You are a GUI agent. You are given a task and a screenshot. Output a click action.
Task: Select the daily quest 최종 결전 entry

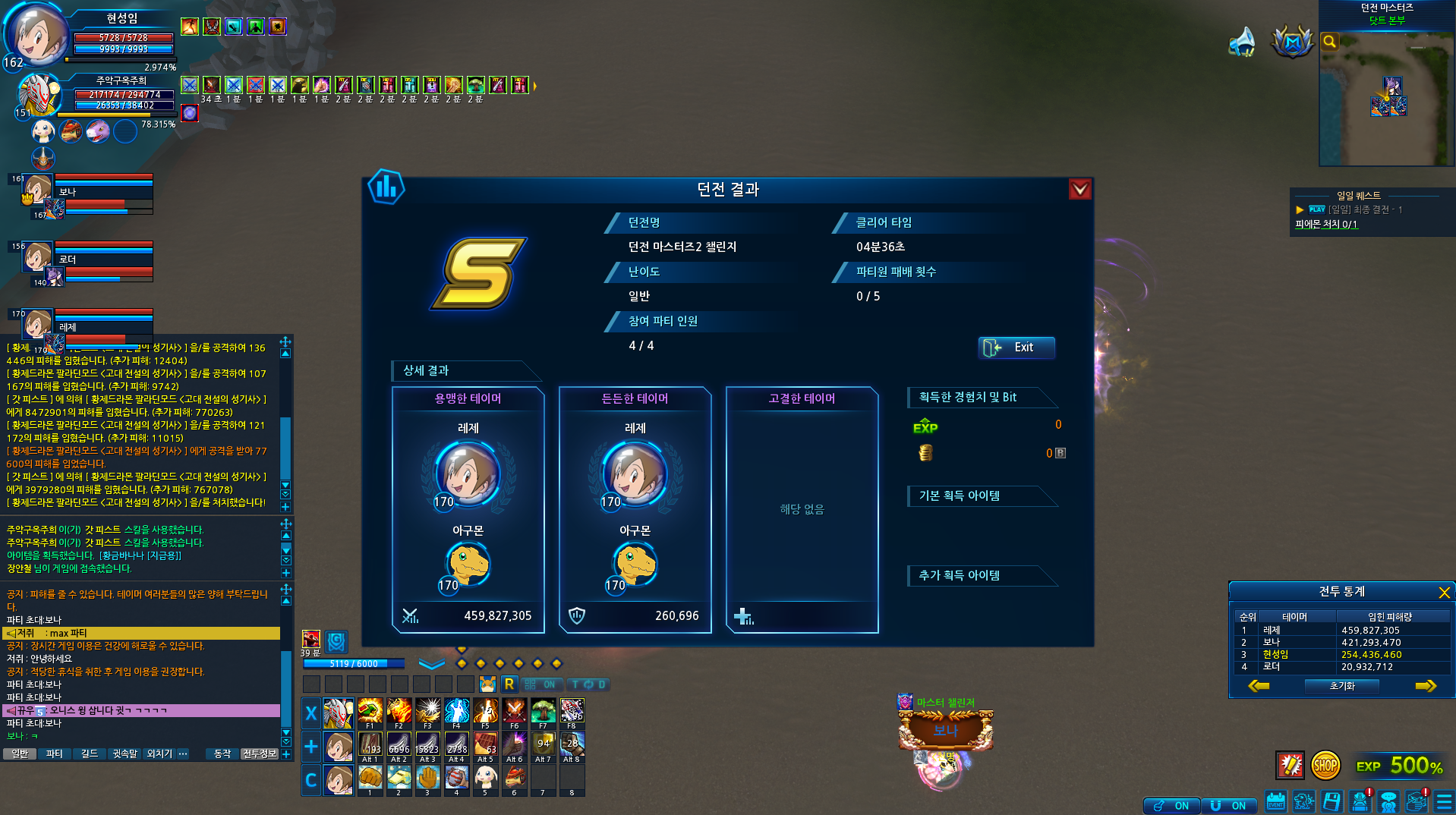coord(1364,209)
